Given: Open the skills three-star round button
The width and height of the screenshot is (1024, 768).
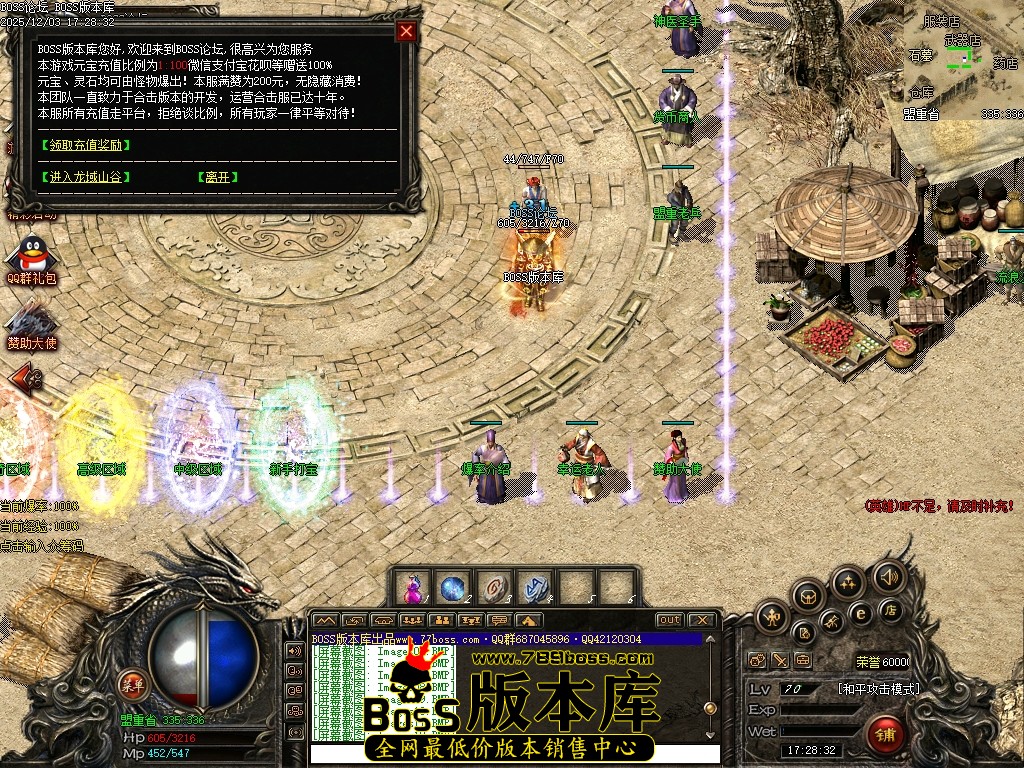Looking at the screenshot, I should (848, 582).
